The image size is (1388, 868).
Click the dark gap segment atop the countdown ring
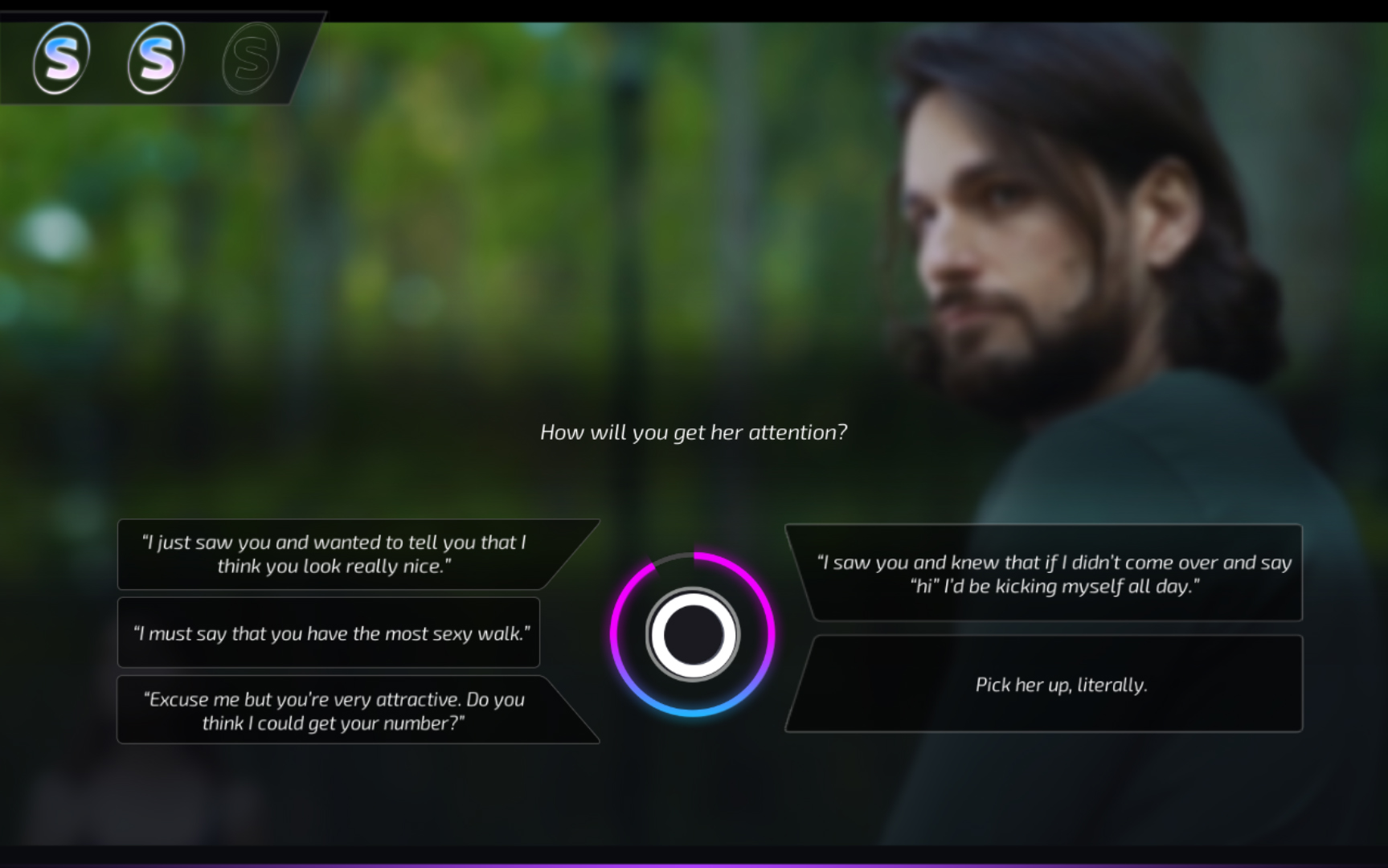point(675,555)
